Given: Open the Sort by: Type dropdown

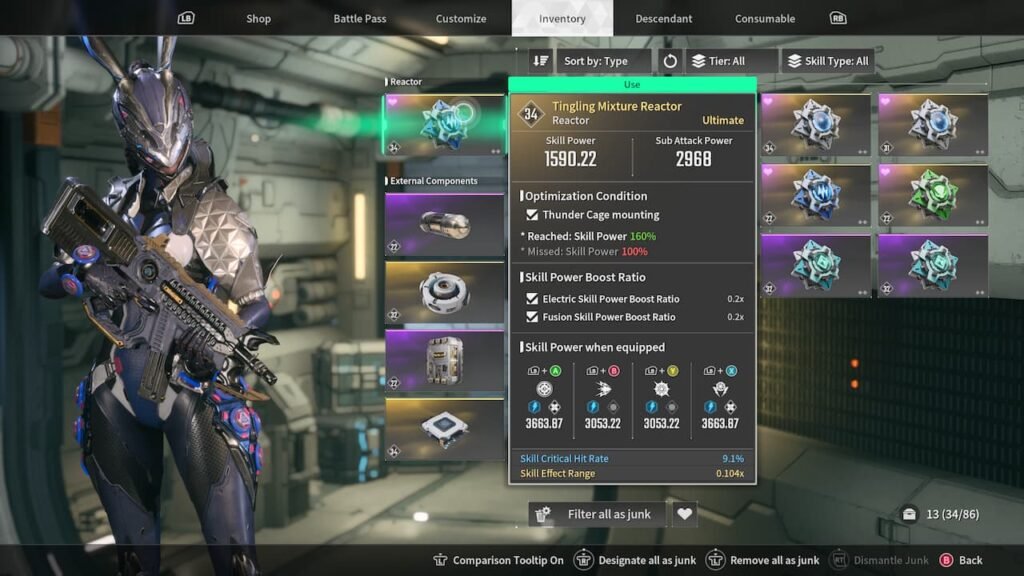Looking at the screenshot, I should [x=602, y=61].
